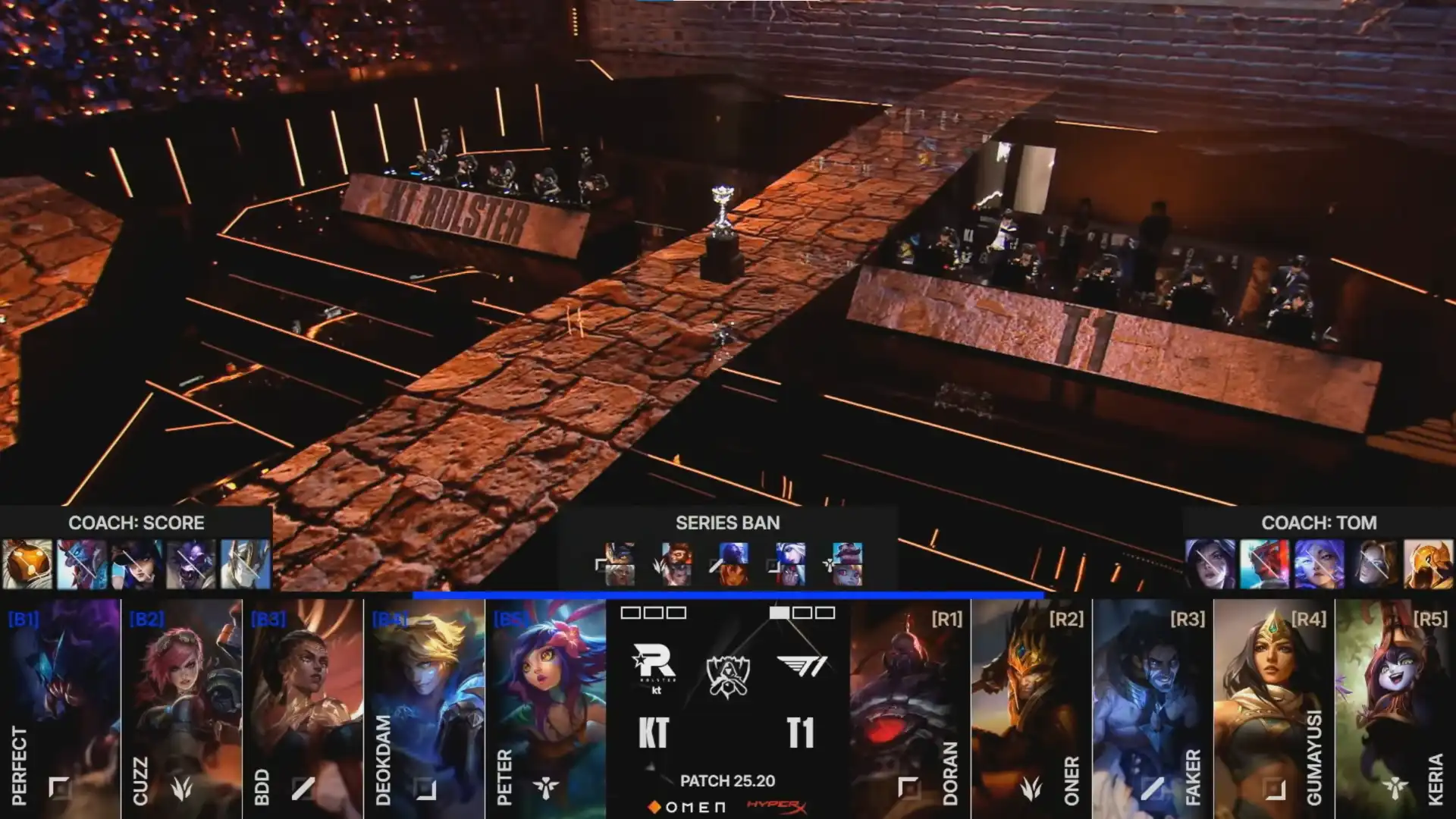This screenshot has height=819, width=1456.
Task: Click the Caitlyn ban icon for KT
Action: [136, 564]
